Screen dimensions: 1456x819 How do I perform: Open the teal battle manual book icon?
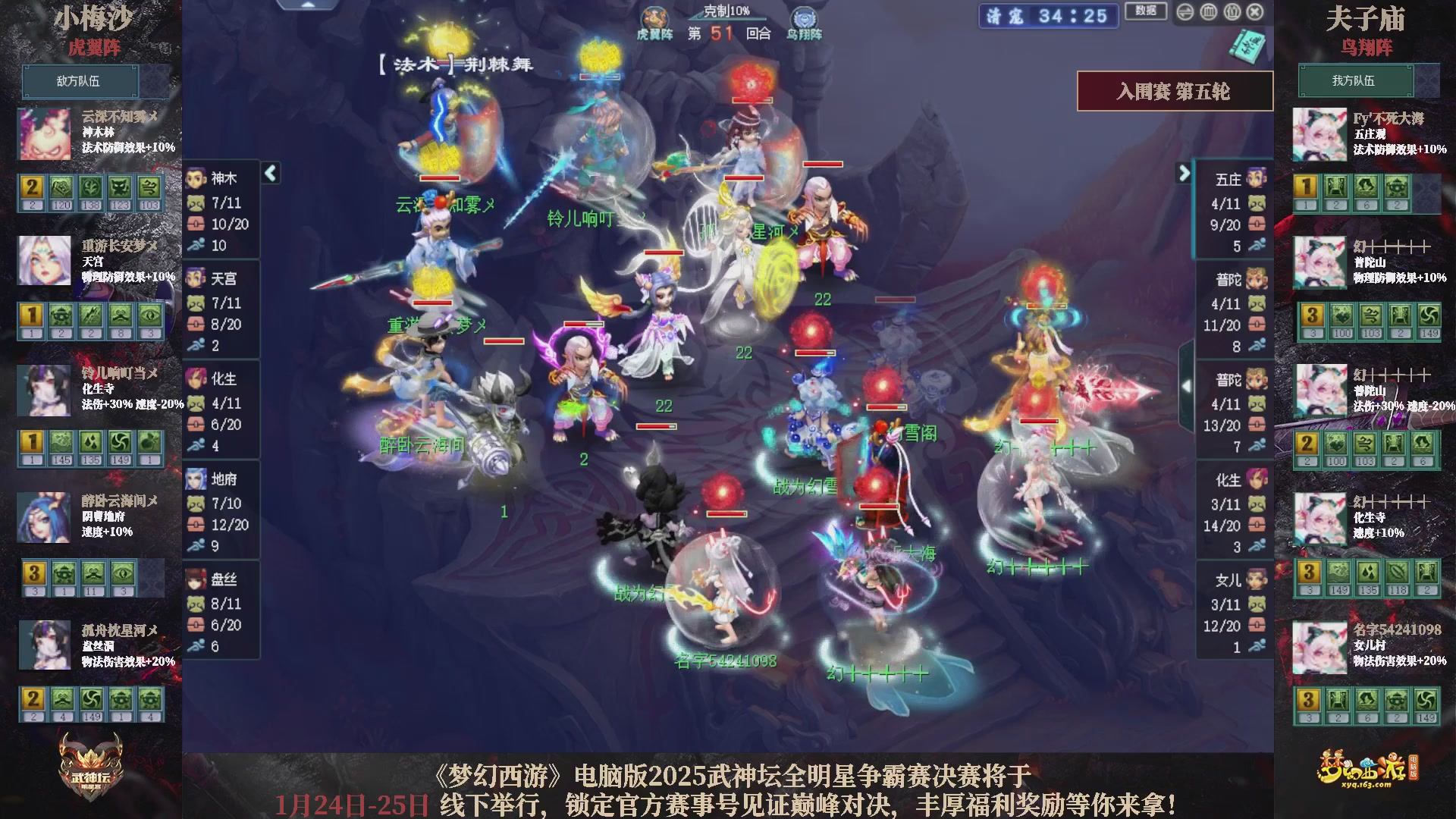(1248, 45)
